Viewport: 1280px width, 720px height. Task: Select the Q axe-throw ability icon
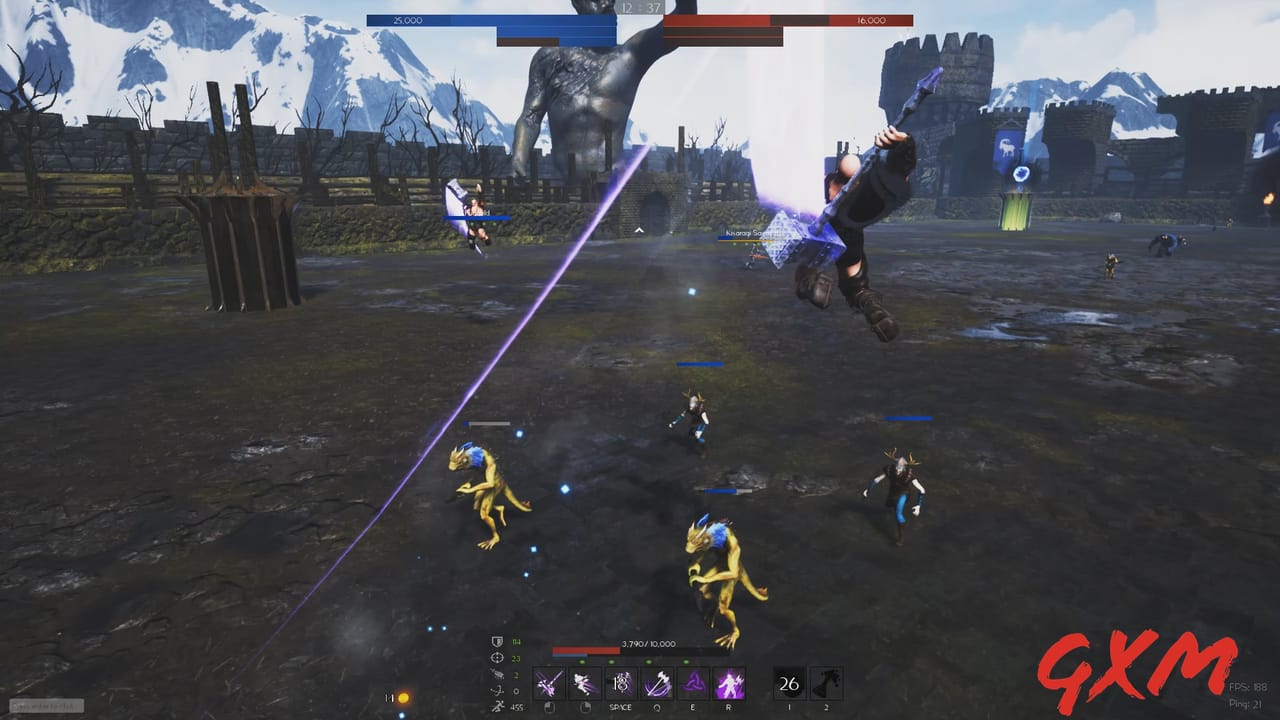pos(657,682)
